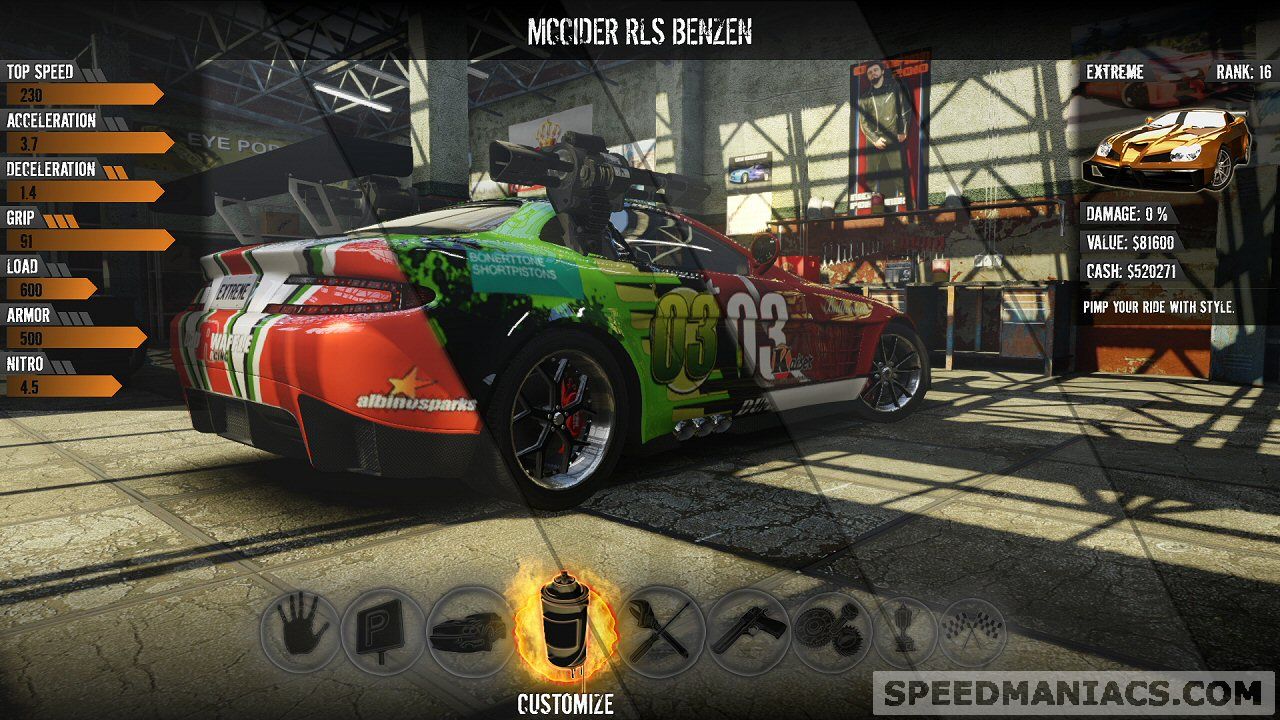1280x720 pixels.
Task: Open the pistol weapons menu icon
Action: [746, 631]
